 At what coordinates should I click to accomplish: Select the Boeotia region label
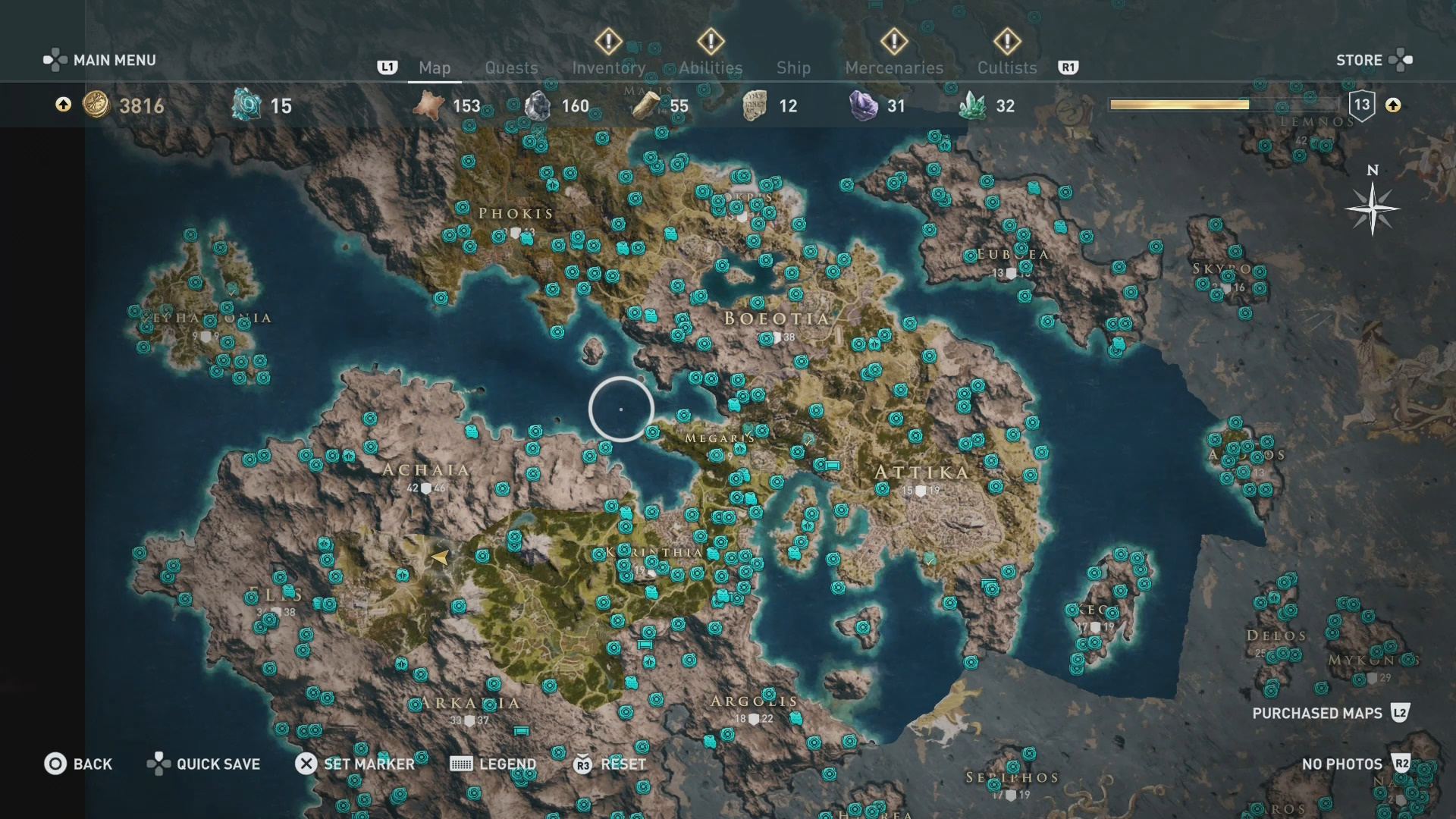(777, 318)
